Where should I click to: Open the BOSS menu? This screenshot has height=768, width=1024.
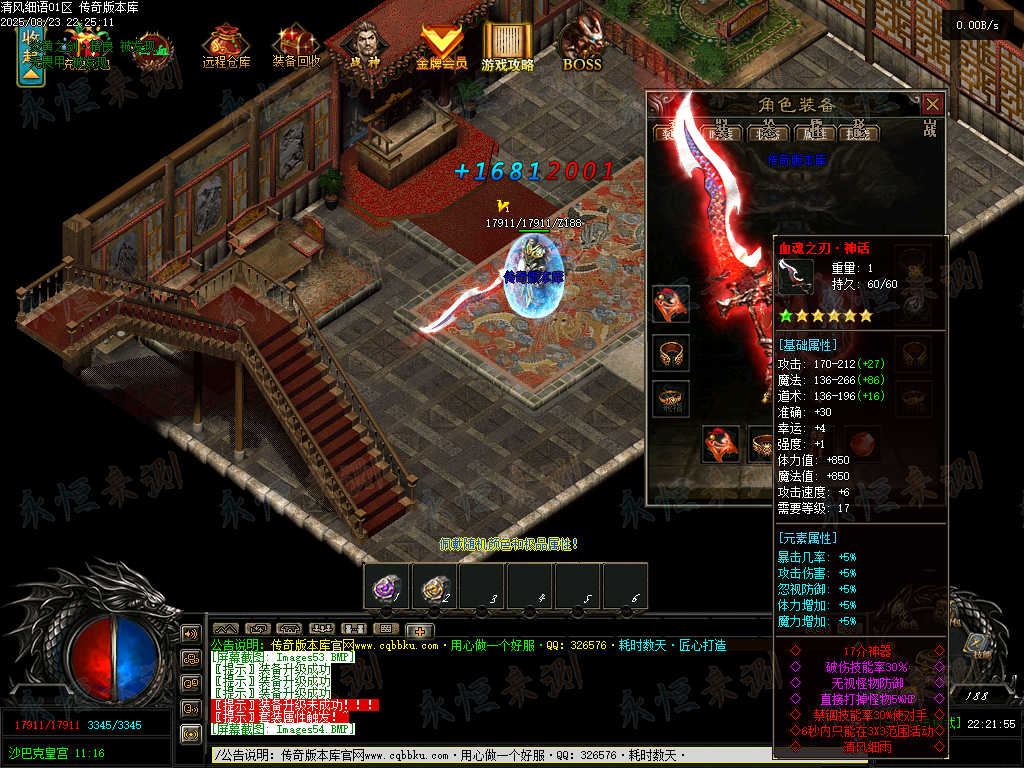coord(581,47)
